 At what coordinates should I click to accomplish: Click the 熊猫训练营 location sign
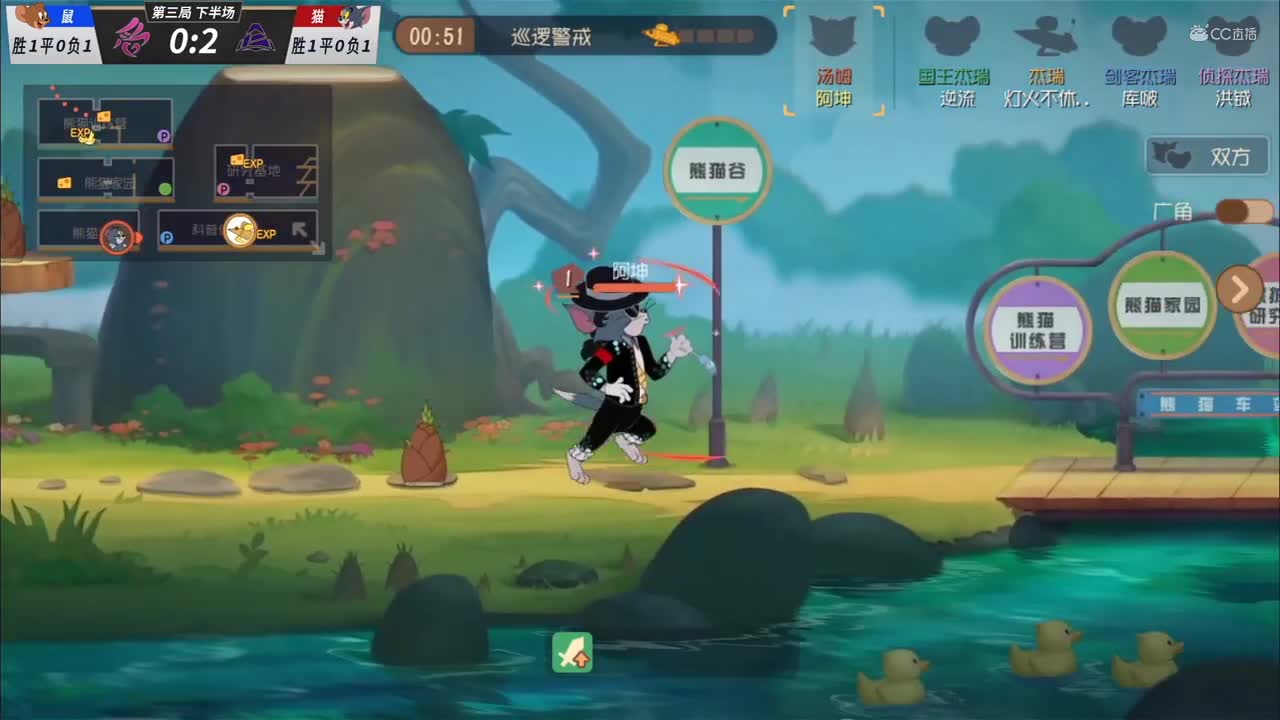(x=1036, y=327)
